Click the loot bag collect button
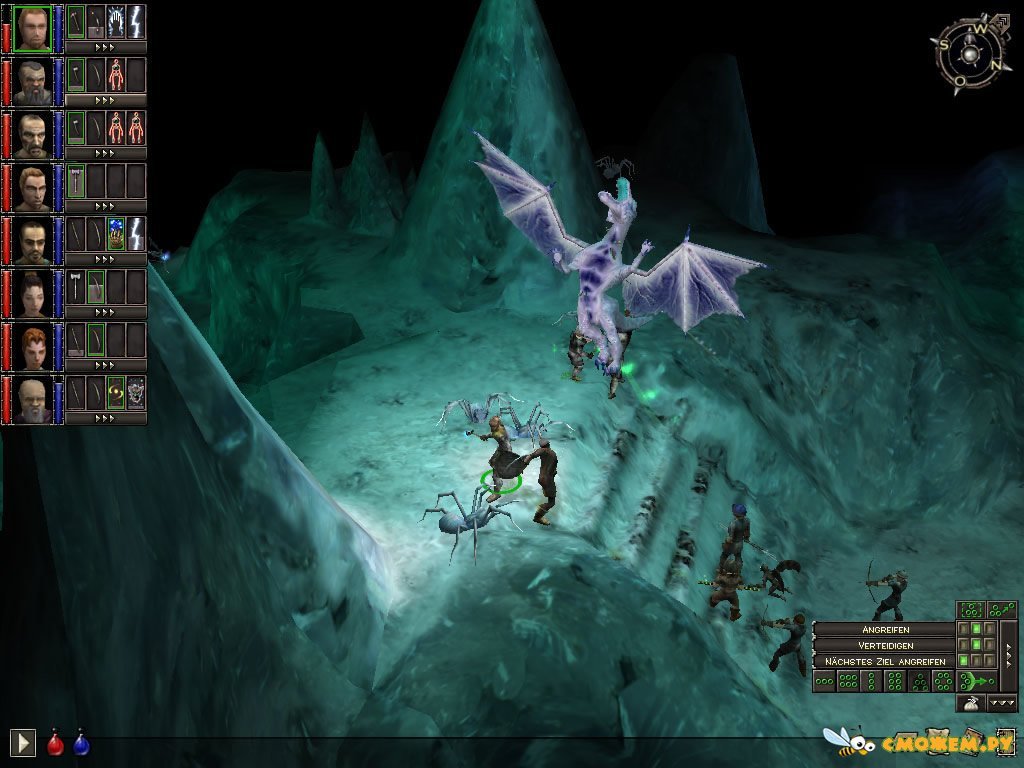 click(970, 703)
